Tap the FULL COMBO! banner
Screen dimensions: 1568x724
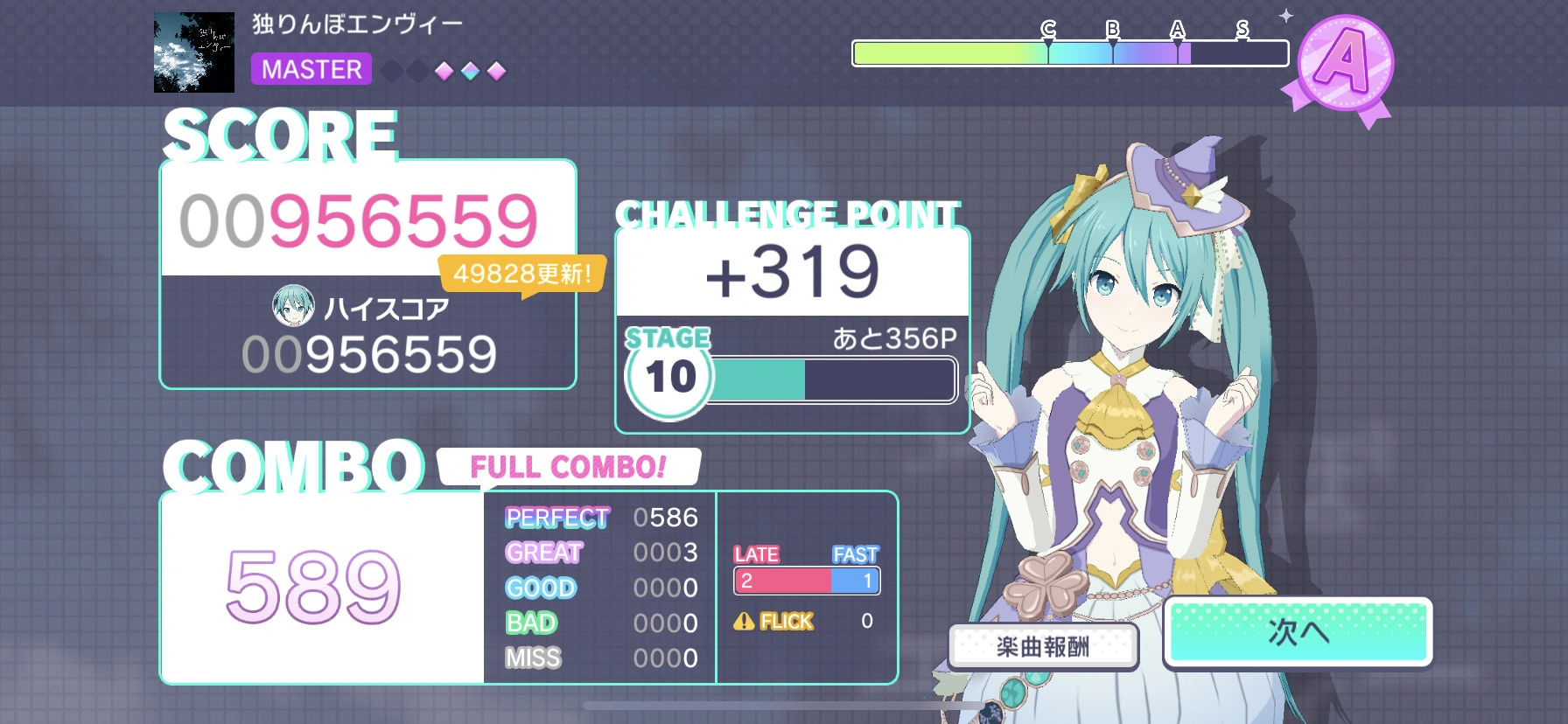click(569, 467)
